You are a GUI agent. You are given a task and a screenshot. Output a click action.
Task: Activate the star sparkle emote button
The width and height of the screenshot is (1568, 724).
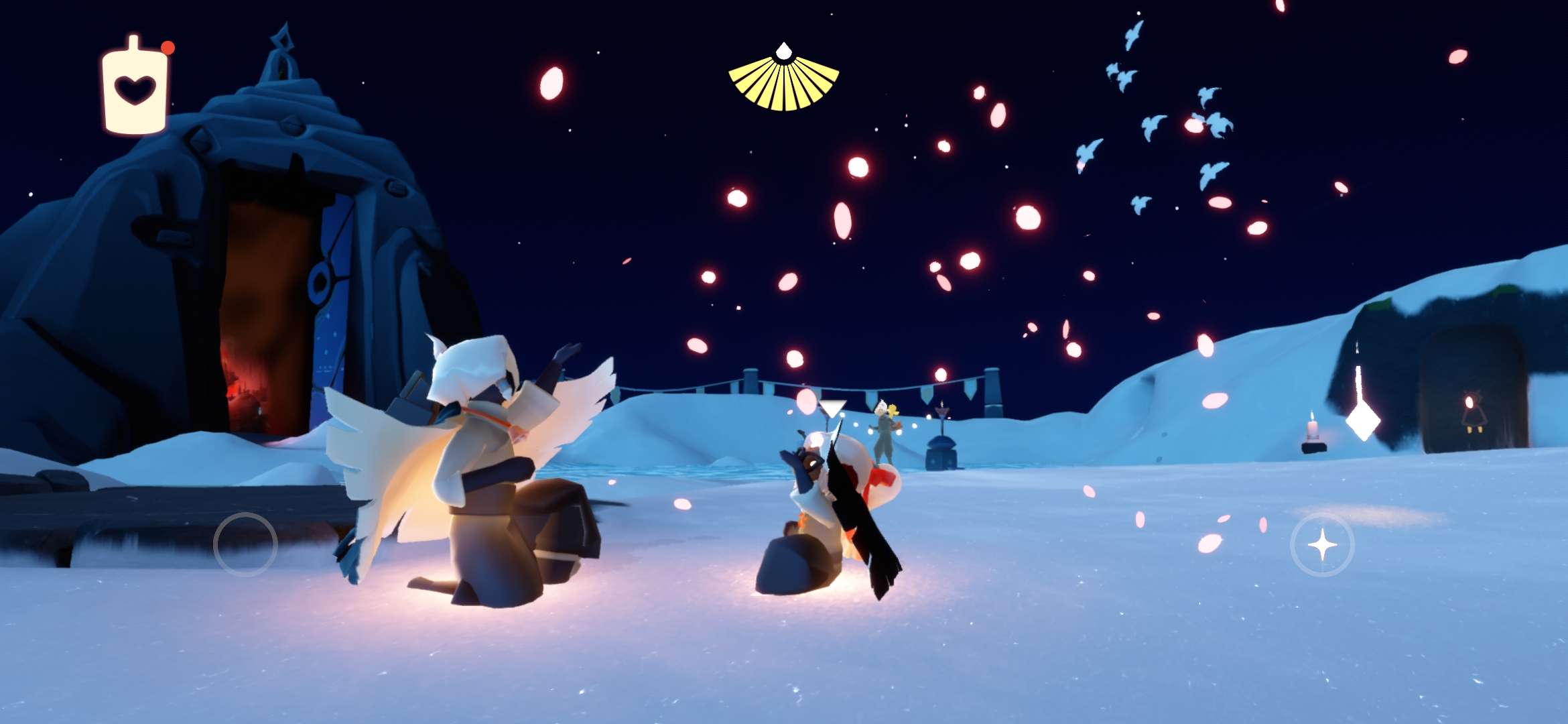pyautogui.click(x=1321, y=544)
